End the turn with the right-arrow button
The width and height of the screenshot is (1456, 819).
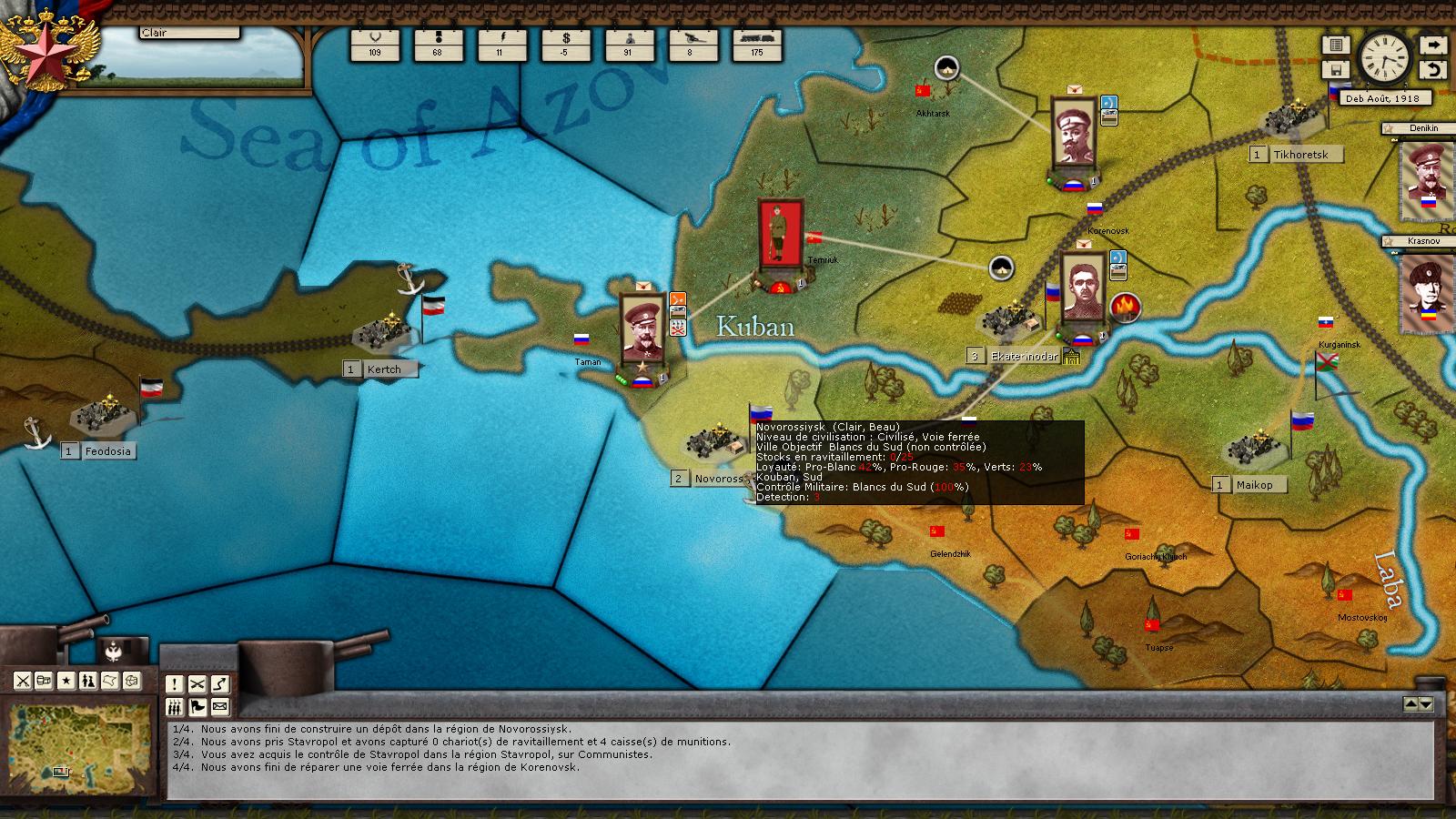pyautogui.click(x=1432, y=45)
